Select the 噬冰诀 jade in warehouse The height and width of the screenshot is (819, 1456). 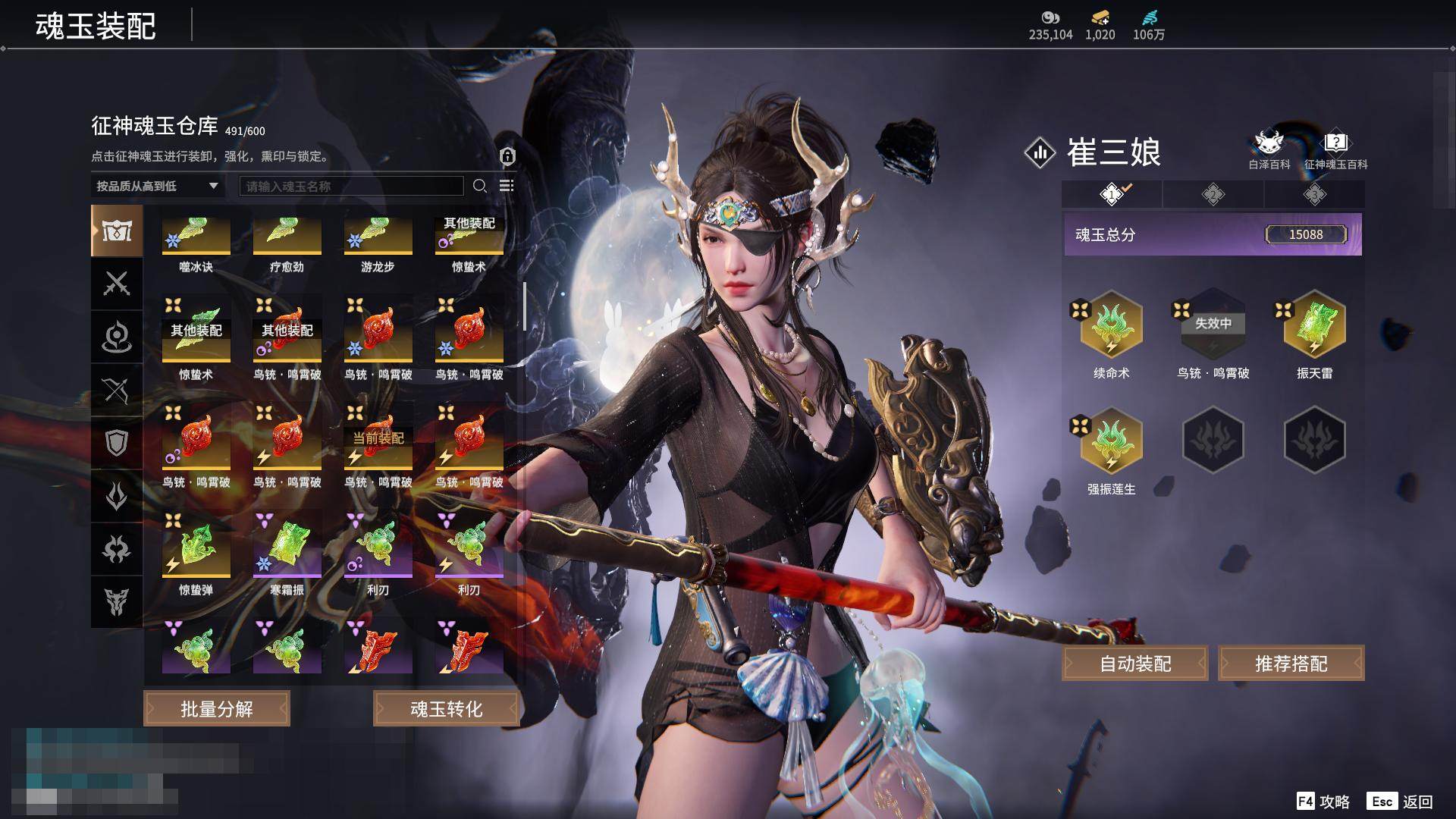tap(196, 237)
